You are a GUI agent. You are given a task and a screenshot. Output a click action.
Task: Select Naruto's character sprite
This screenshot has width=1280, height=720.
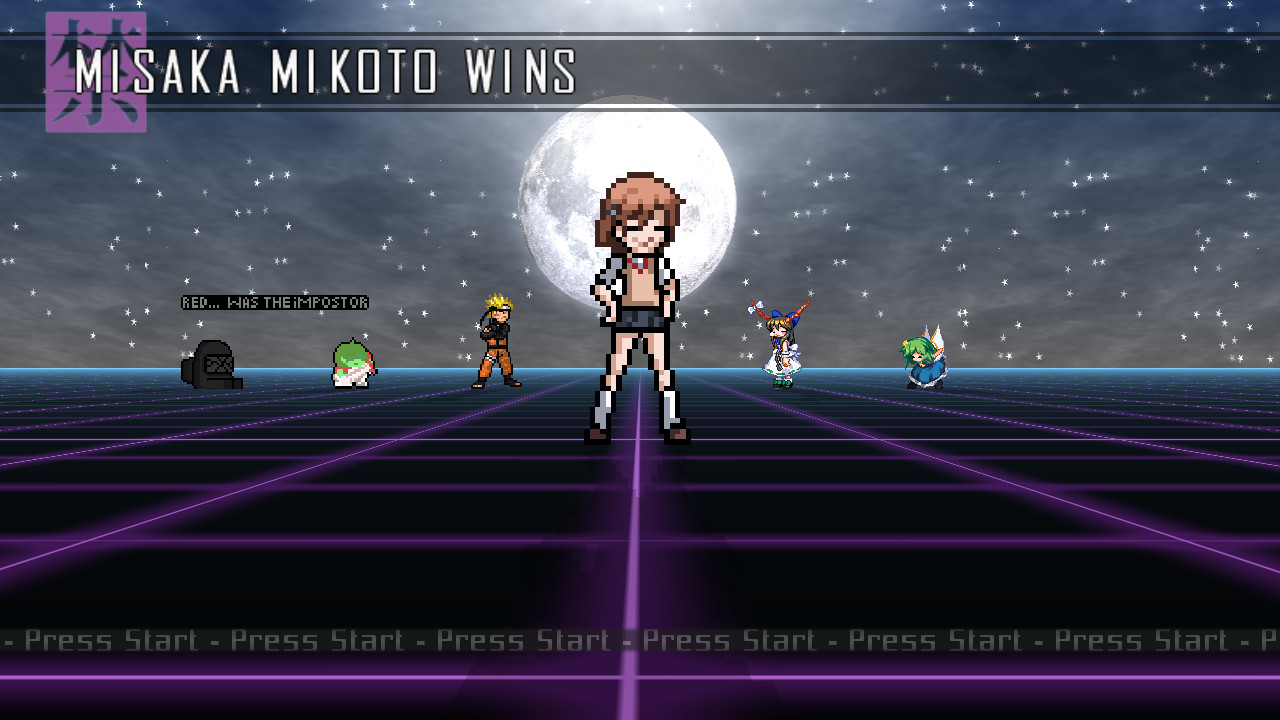pyautogui.click(x=497, y=340)
